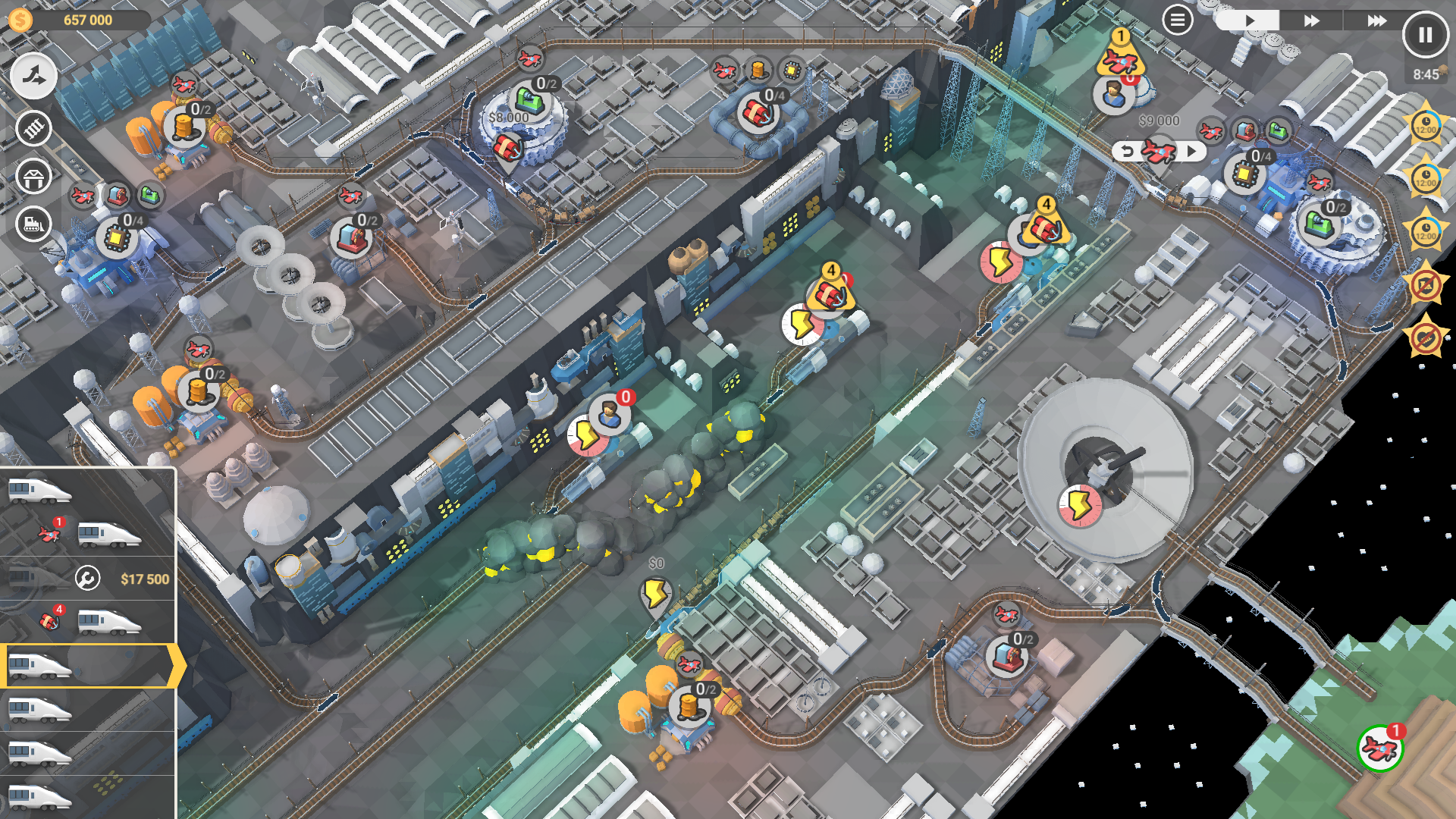1456x819 pixels.
Task: Select the track switch tool
Action: [33, 76]
